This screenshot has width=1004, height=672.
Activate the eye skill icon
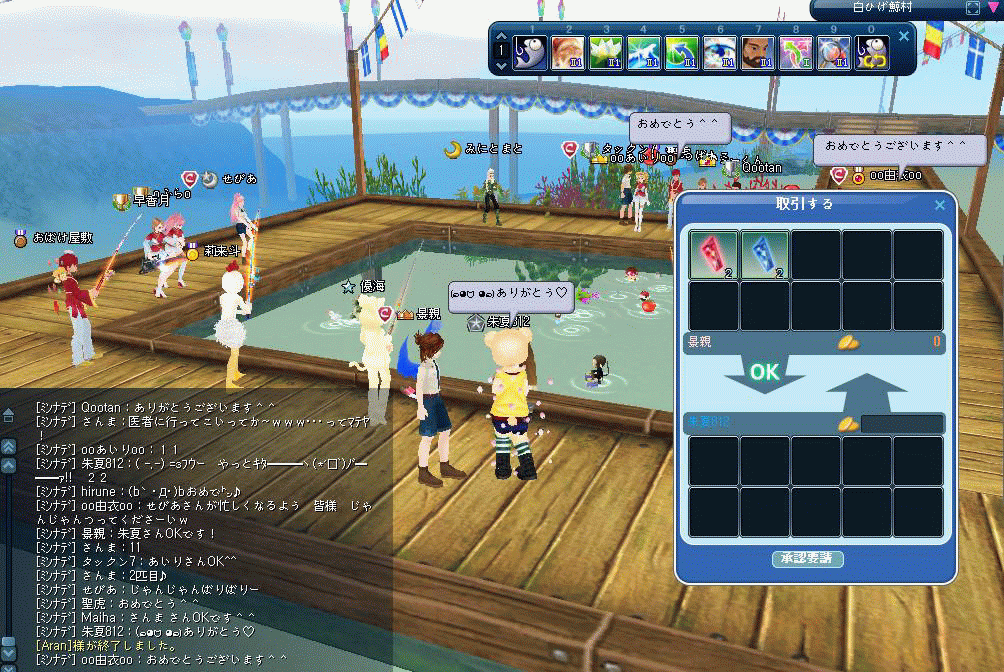[720, 52]
